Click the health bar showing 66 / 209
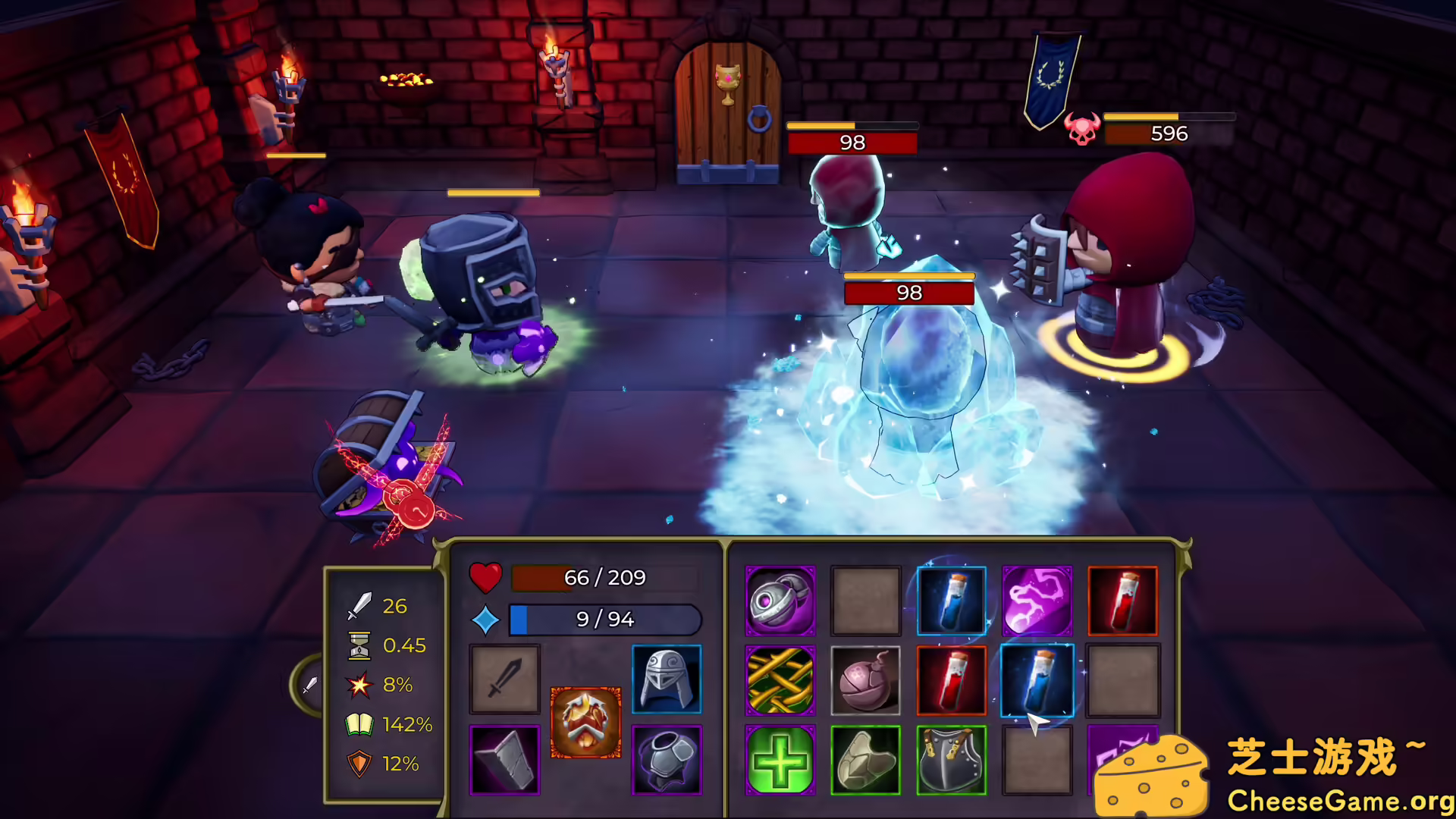 coord(607,578)
